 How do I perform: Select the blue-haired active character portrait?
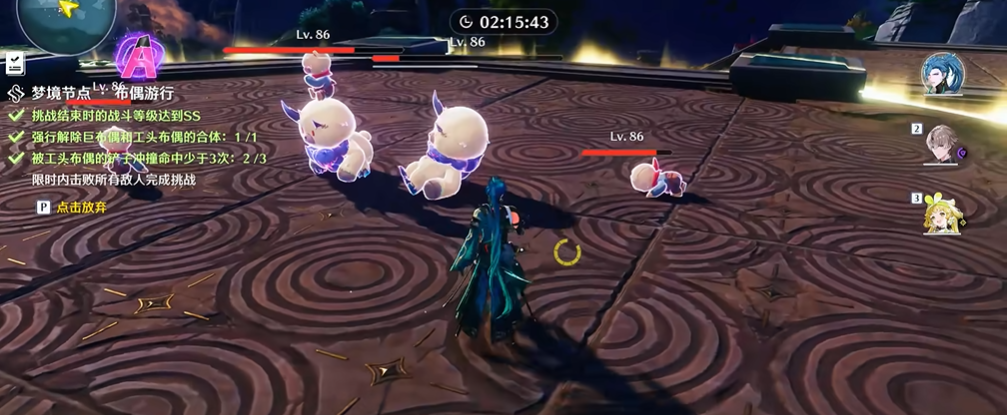coord(942,73)
